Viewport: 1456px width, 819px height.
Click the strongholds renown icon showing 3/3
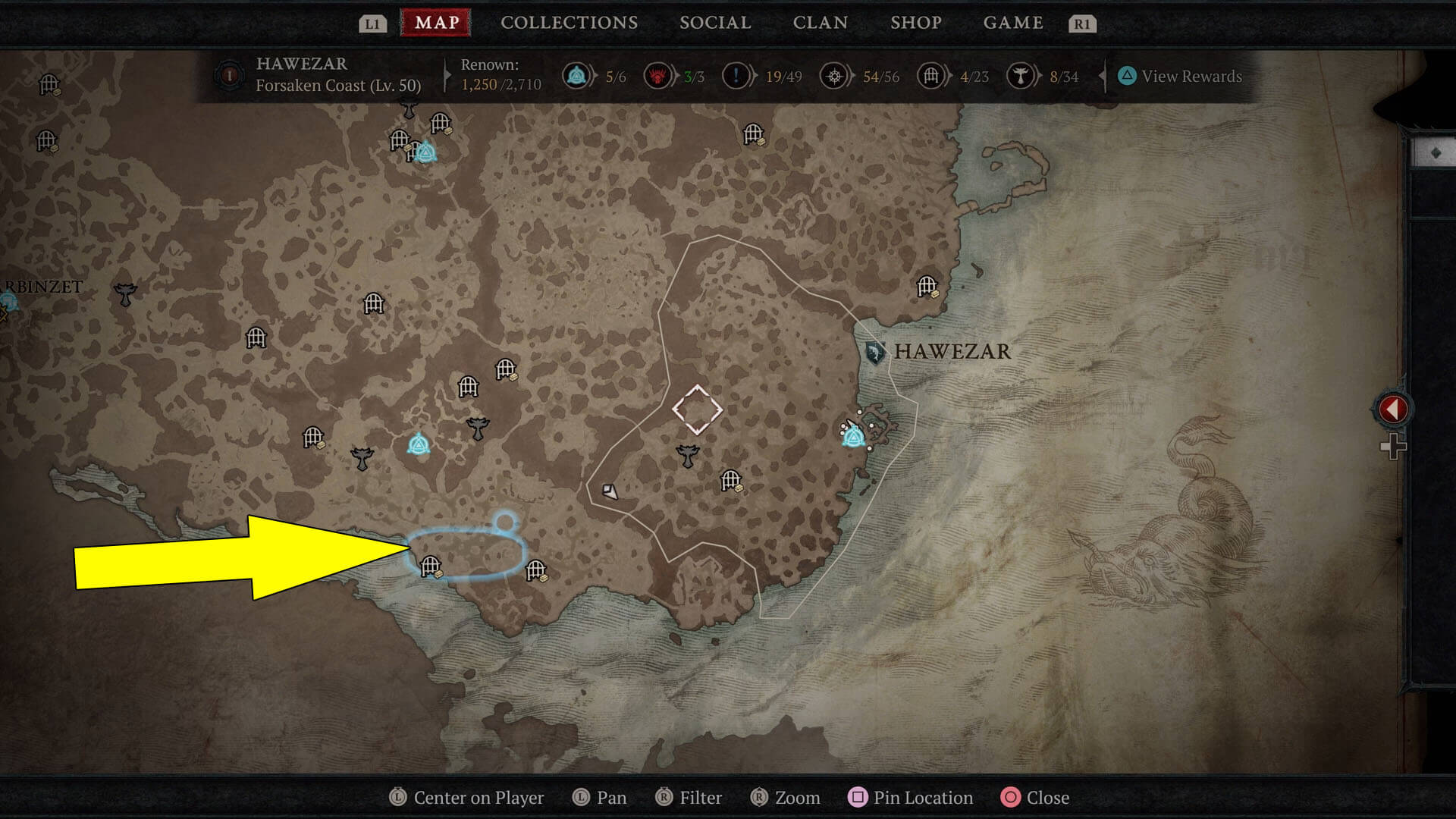(x=658, y=76)
